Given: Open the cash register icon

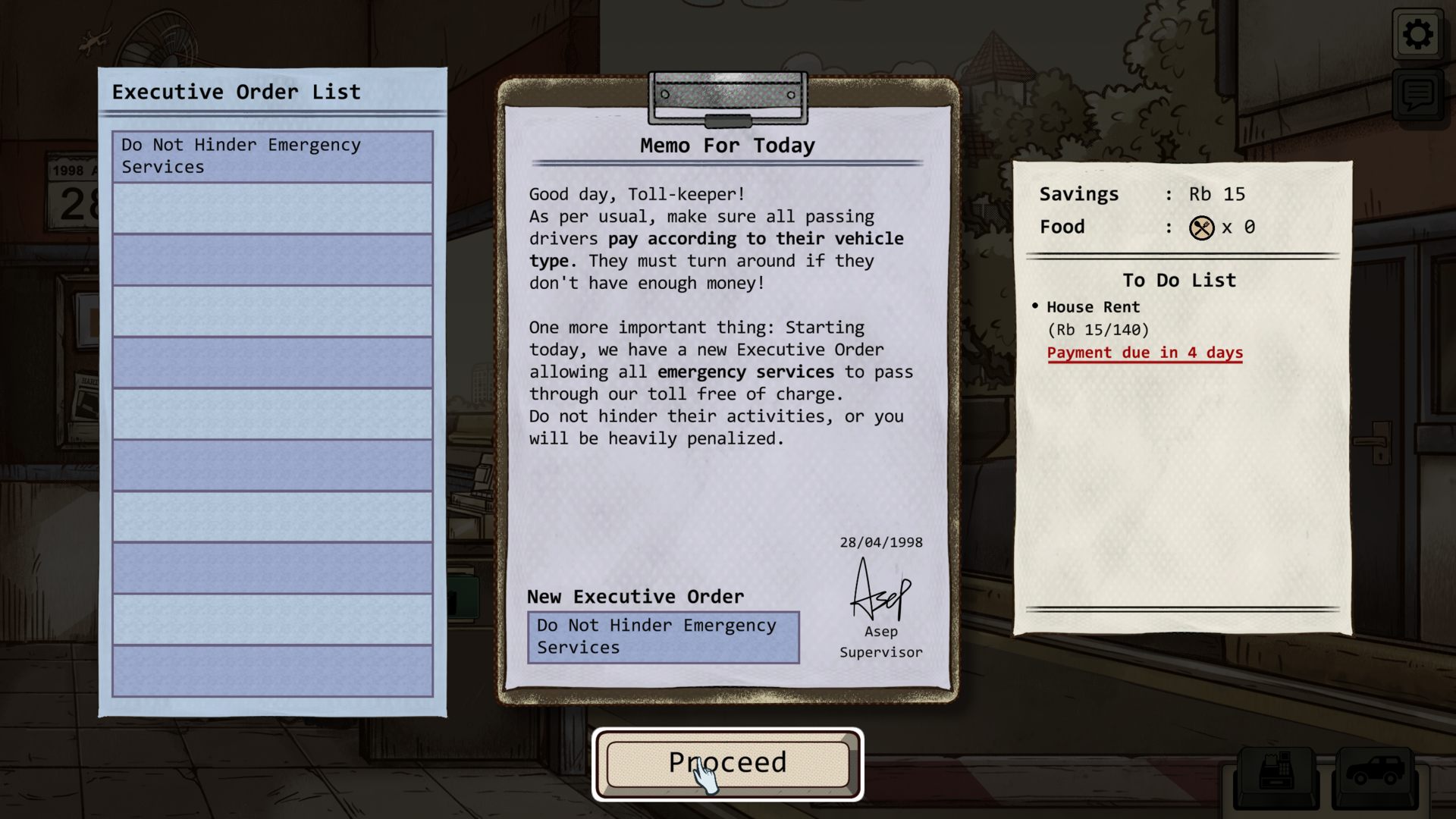Looking at the screenshot, I should click(x=1276, y=774).
